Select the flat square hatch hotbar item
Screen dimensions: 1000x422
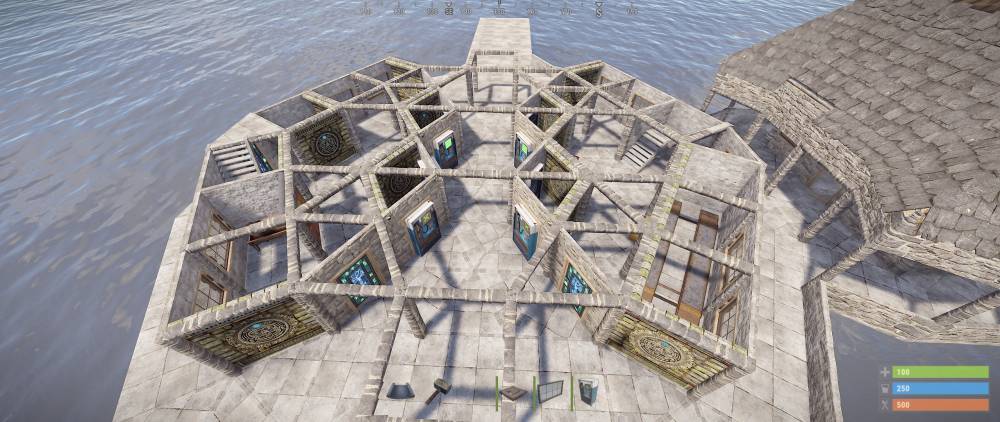pos(513,393)
